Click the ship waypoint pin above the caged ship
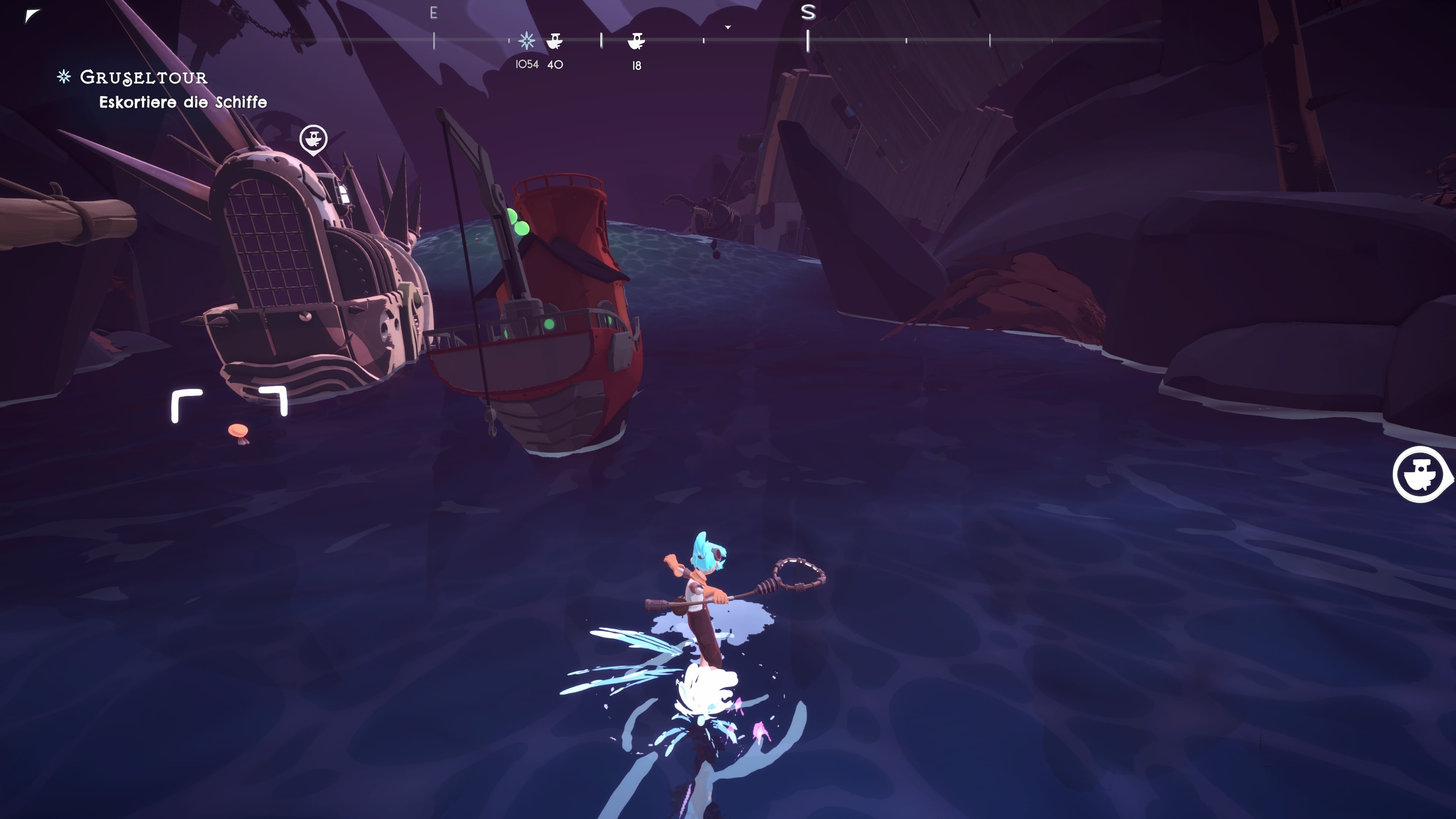Viewport: 1456px width, 819px height. pyautogui.click(x=313, y=139)
